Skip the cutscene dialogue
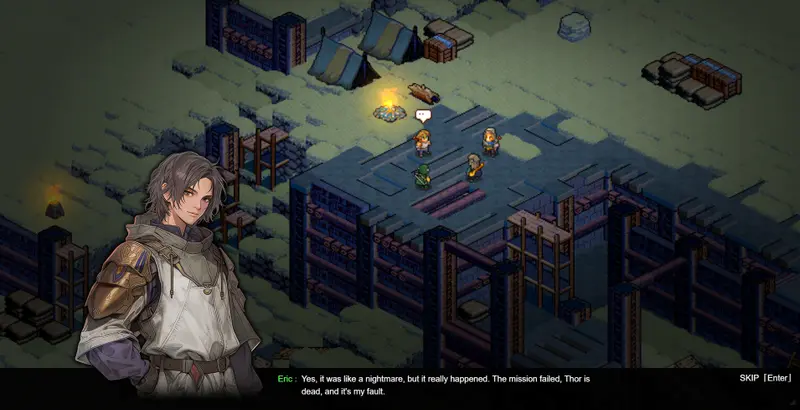This screenshot has width=800, height=410. pyautogui.click(x=765, y=378)
